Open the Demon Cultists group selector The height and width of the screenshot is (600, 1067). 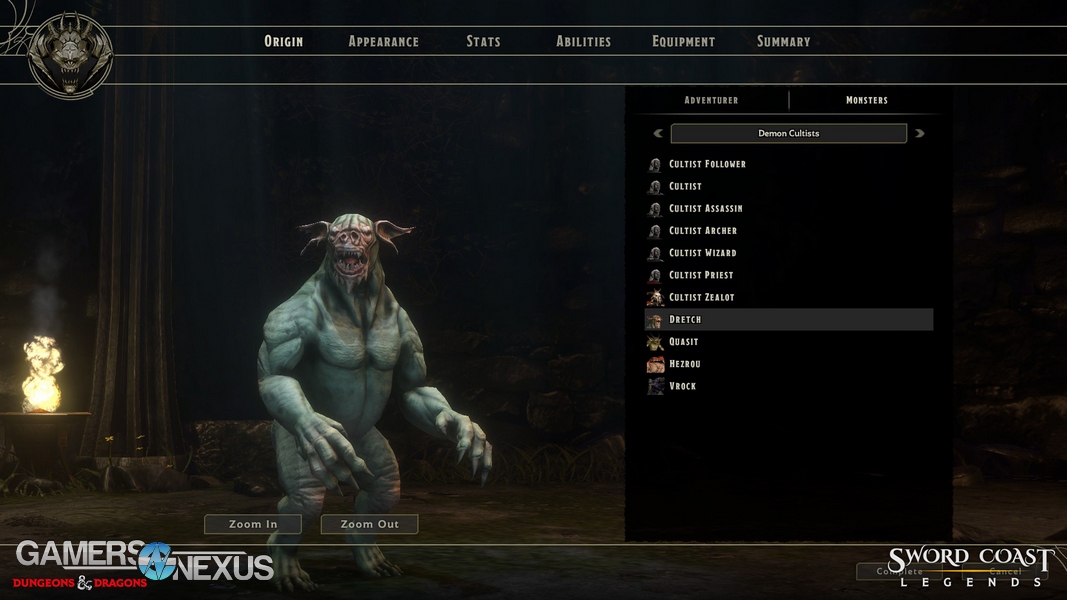coord(788,133)
